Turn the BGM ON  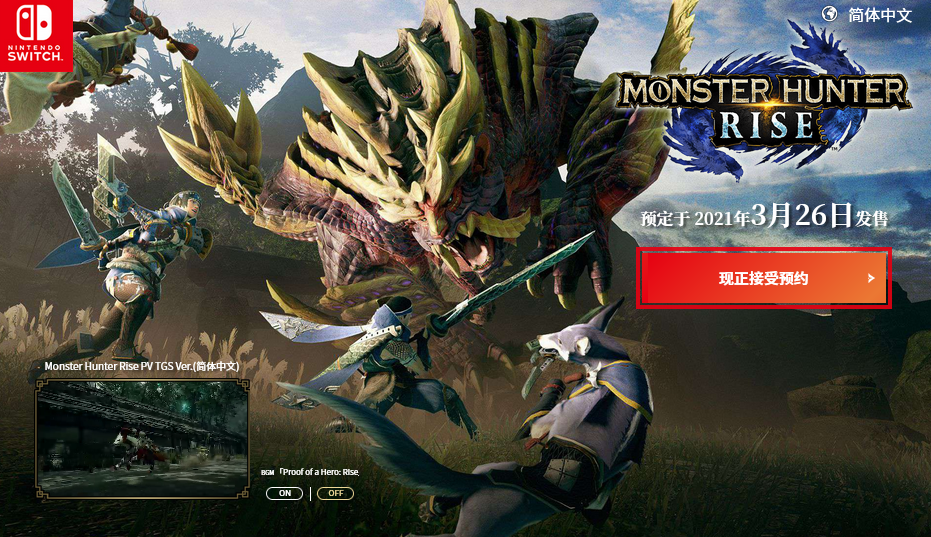point(285,493)
